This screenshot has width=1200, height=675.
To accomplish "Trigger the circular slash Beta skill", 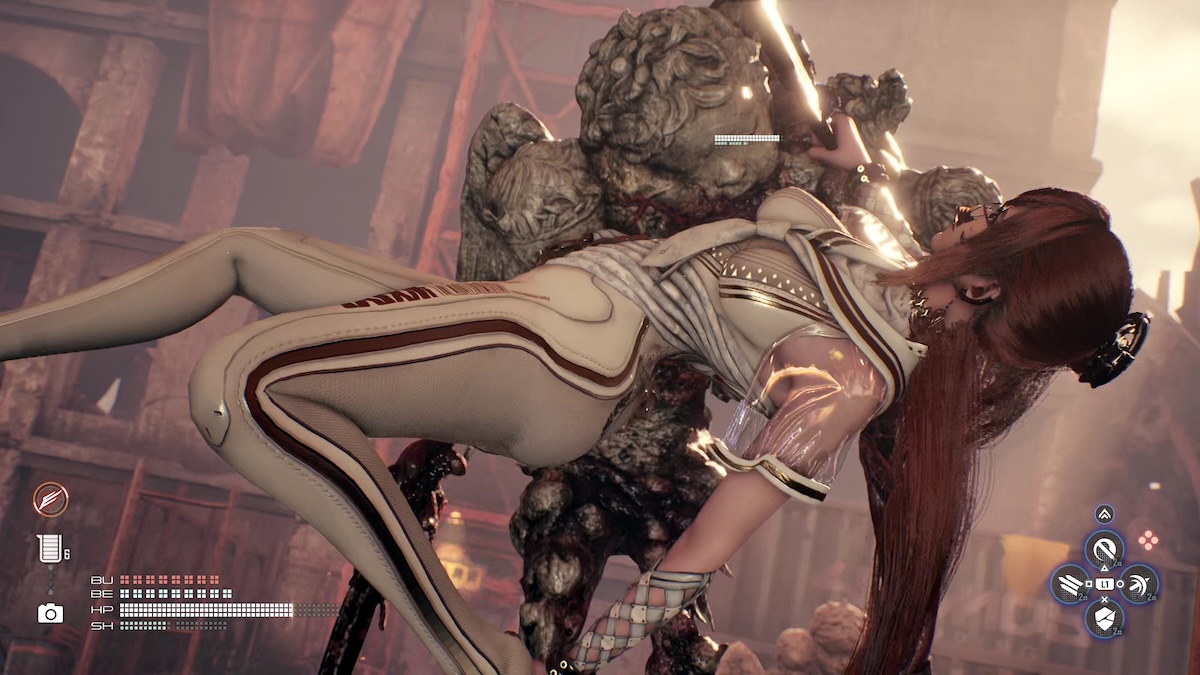I will tap(1104, 548).
